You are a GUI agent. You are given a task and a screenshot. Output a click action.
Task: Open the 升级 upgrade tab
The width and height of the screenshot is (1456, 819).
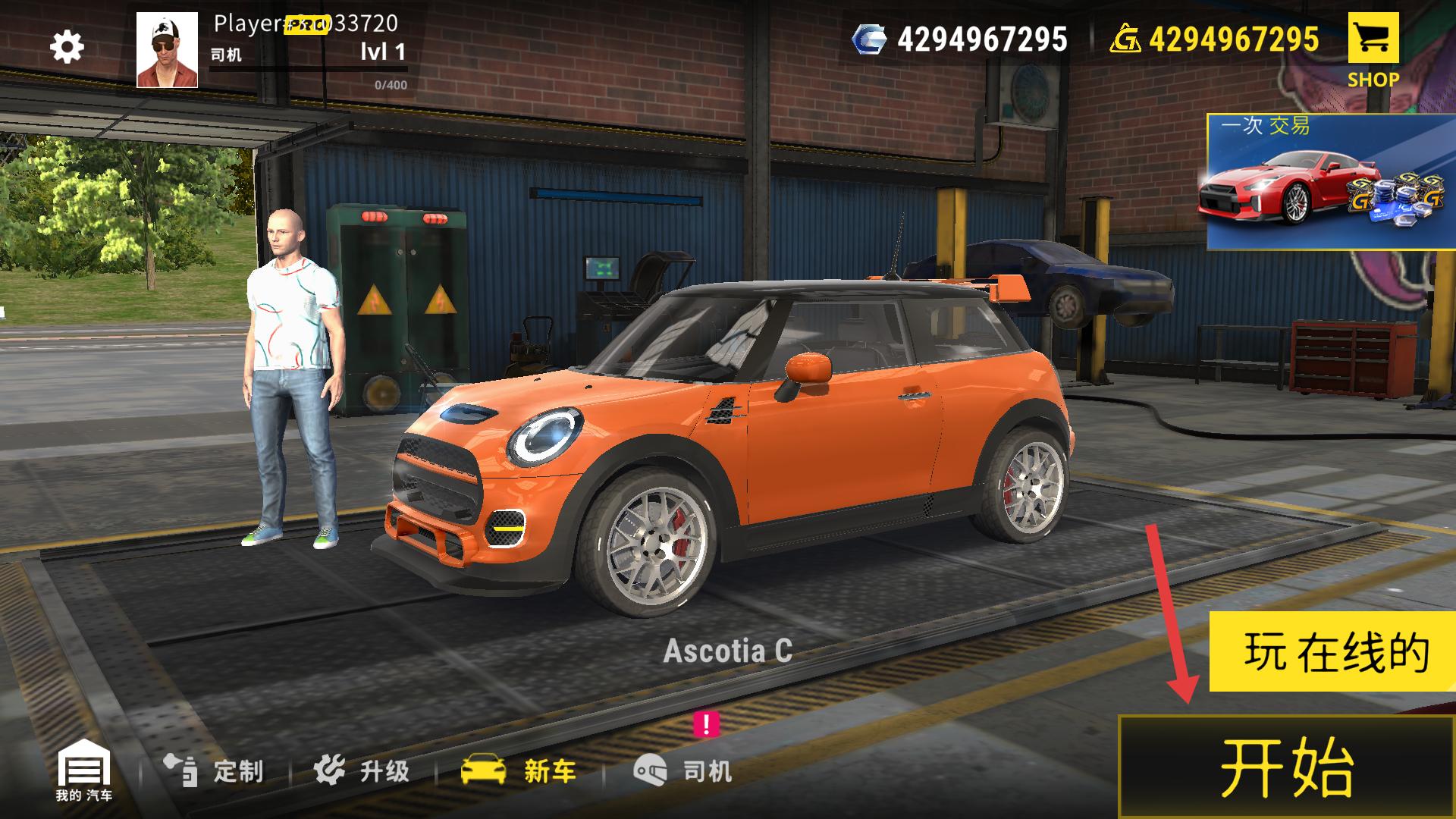click(x=362, y=771)
